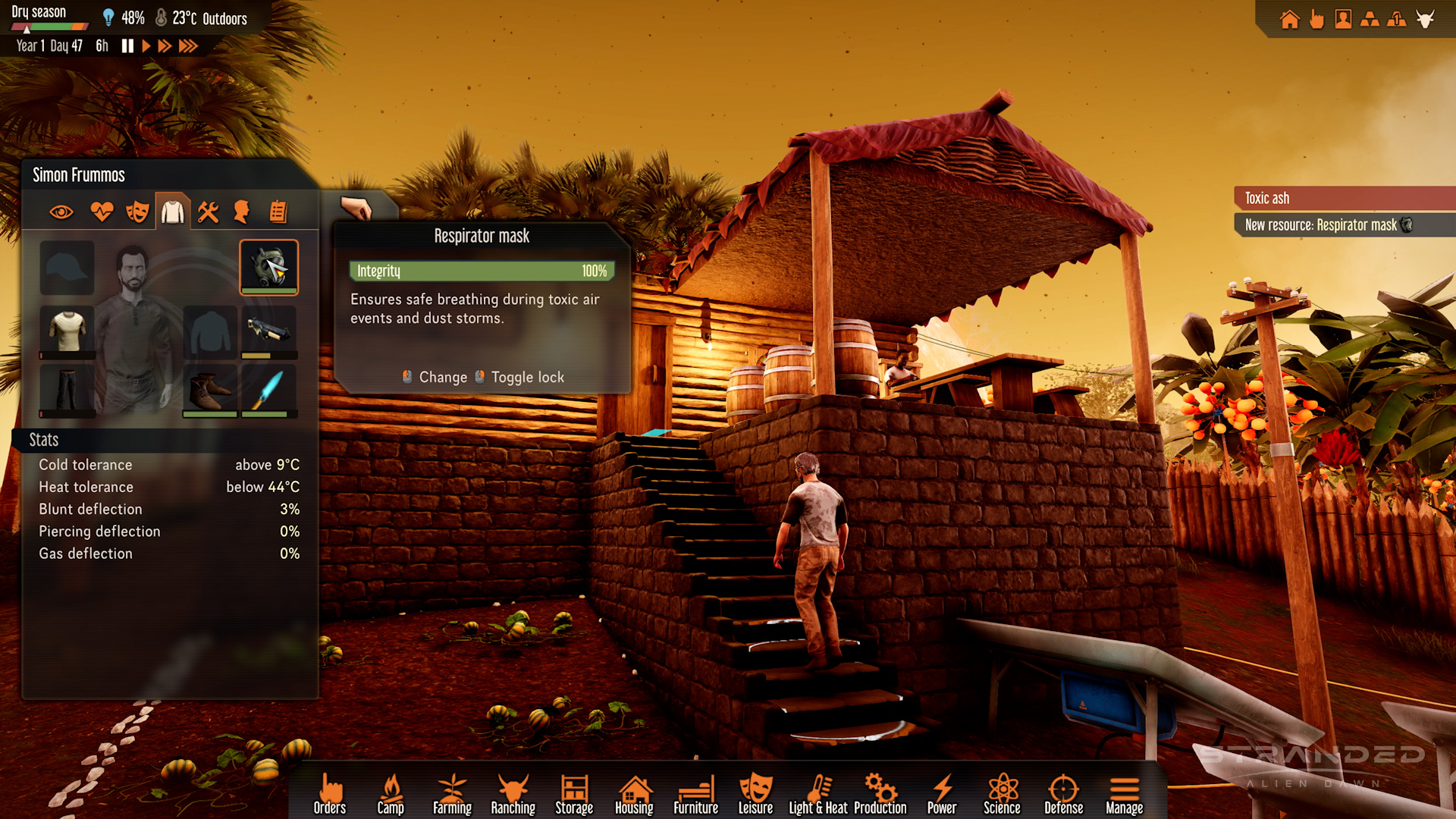Open the home base overview icon
Screen dimensions: 1456x819
(1289, 19)
